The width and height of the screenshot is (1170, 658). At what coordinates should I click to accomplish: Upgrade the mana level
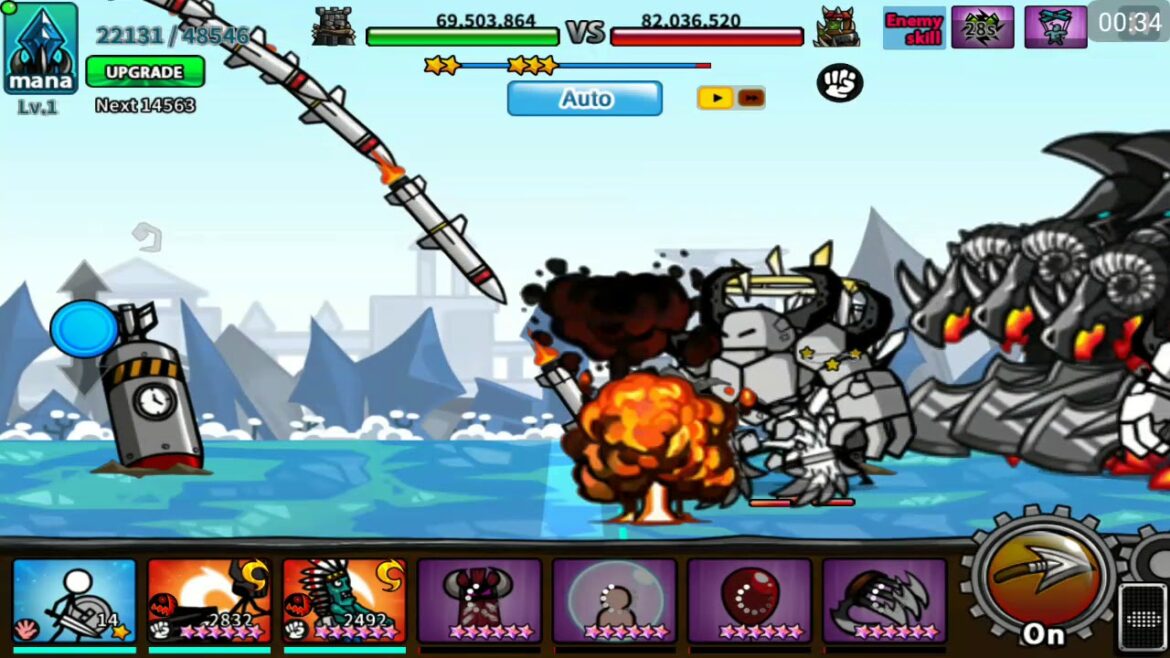coord(145,72)
